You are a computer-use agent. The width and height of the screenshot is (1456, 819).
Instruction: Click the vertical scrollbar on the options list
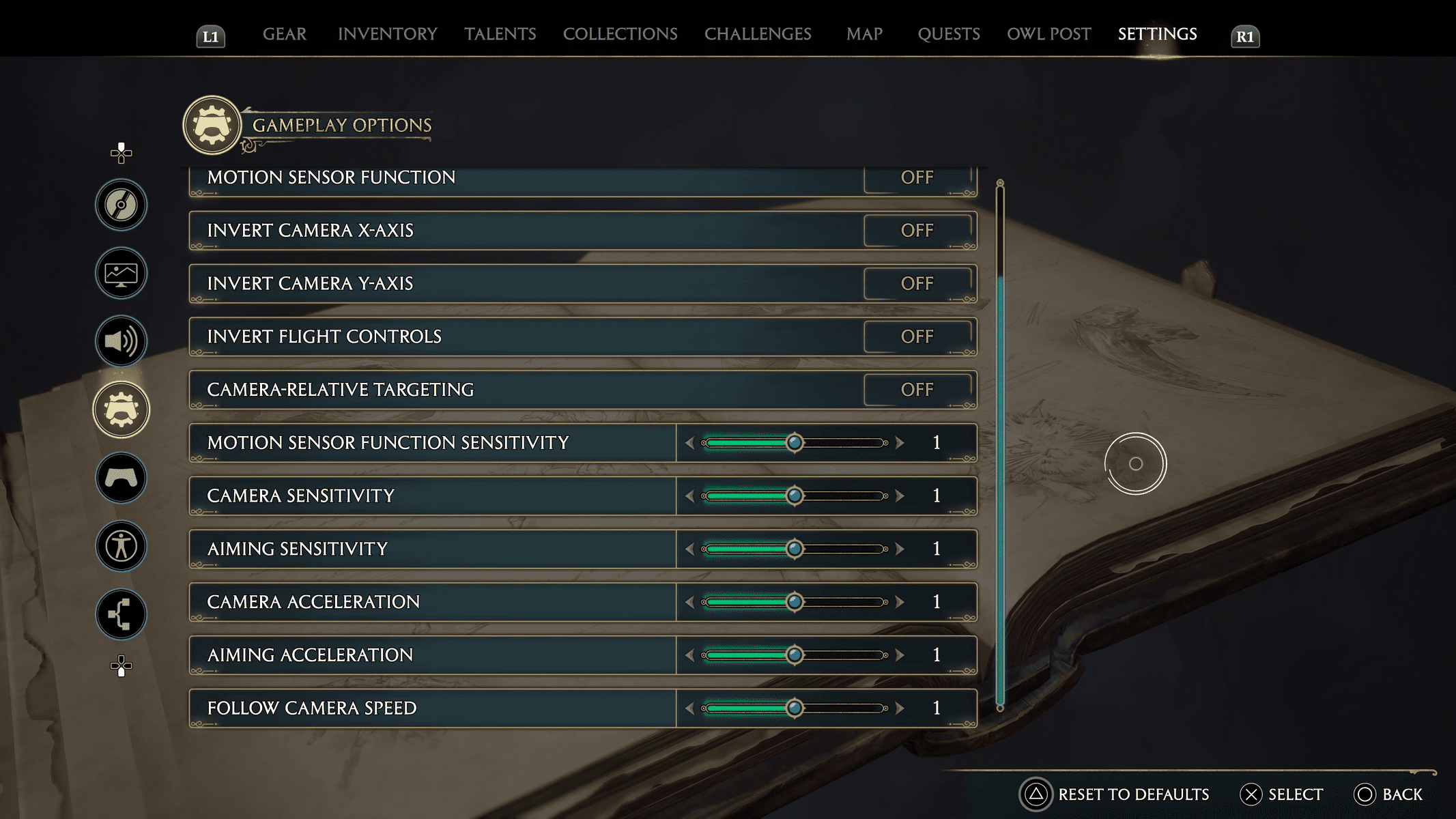tap(999, 444)
